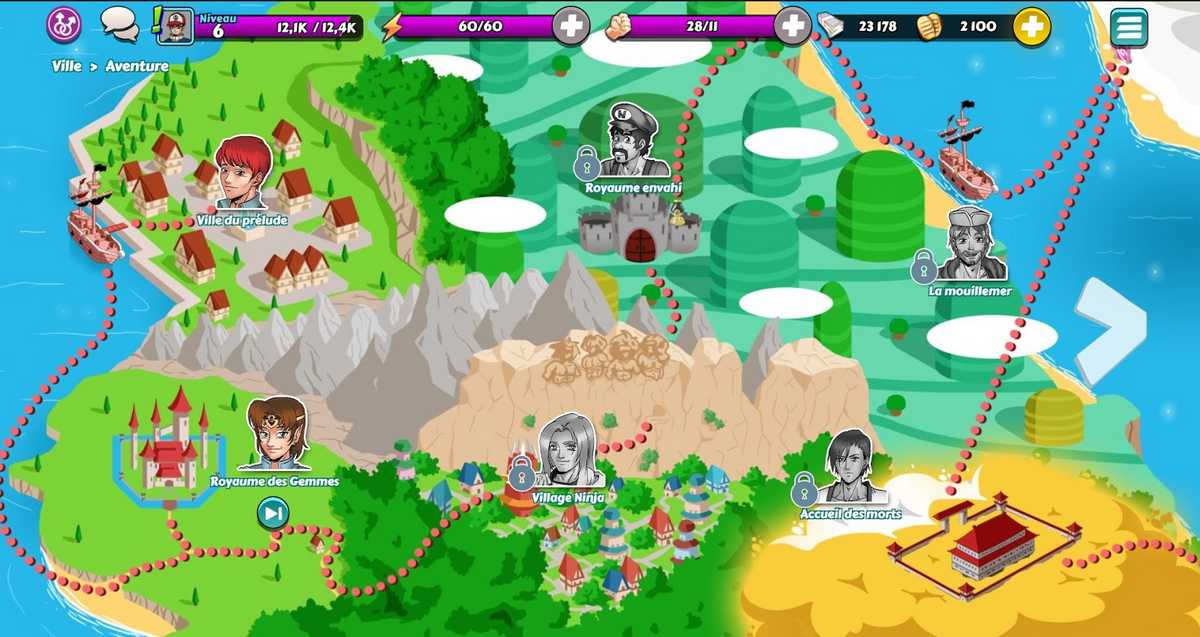This screenshot has width=1200, height=637.
Task: Refill fight points with the fist bar plus
Action: click(x=792, y=26)
